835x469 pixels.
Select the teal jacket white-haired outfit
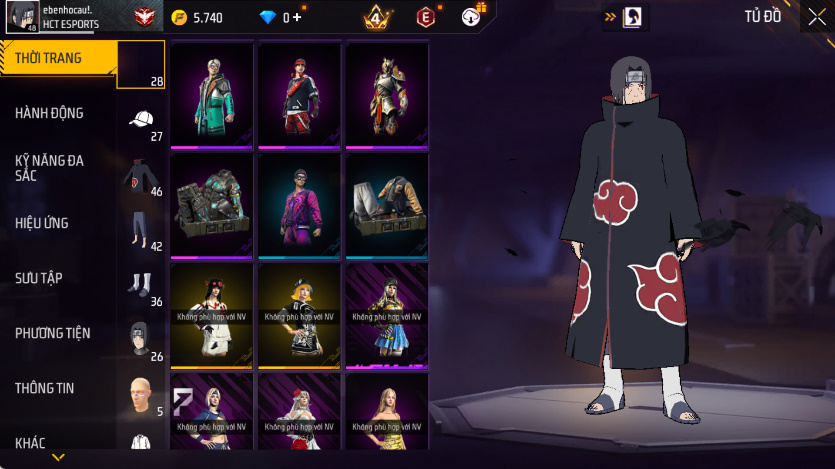pyautogui.click(x=212, y=95)
